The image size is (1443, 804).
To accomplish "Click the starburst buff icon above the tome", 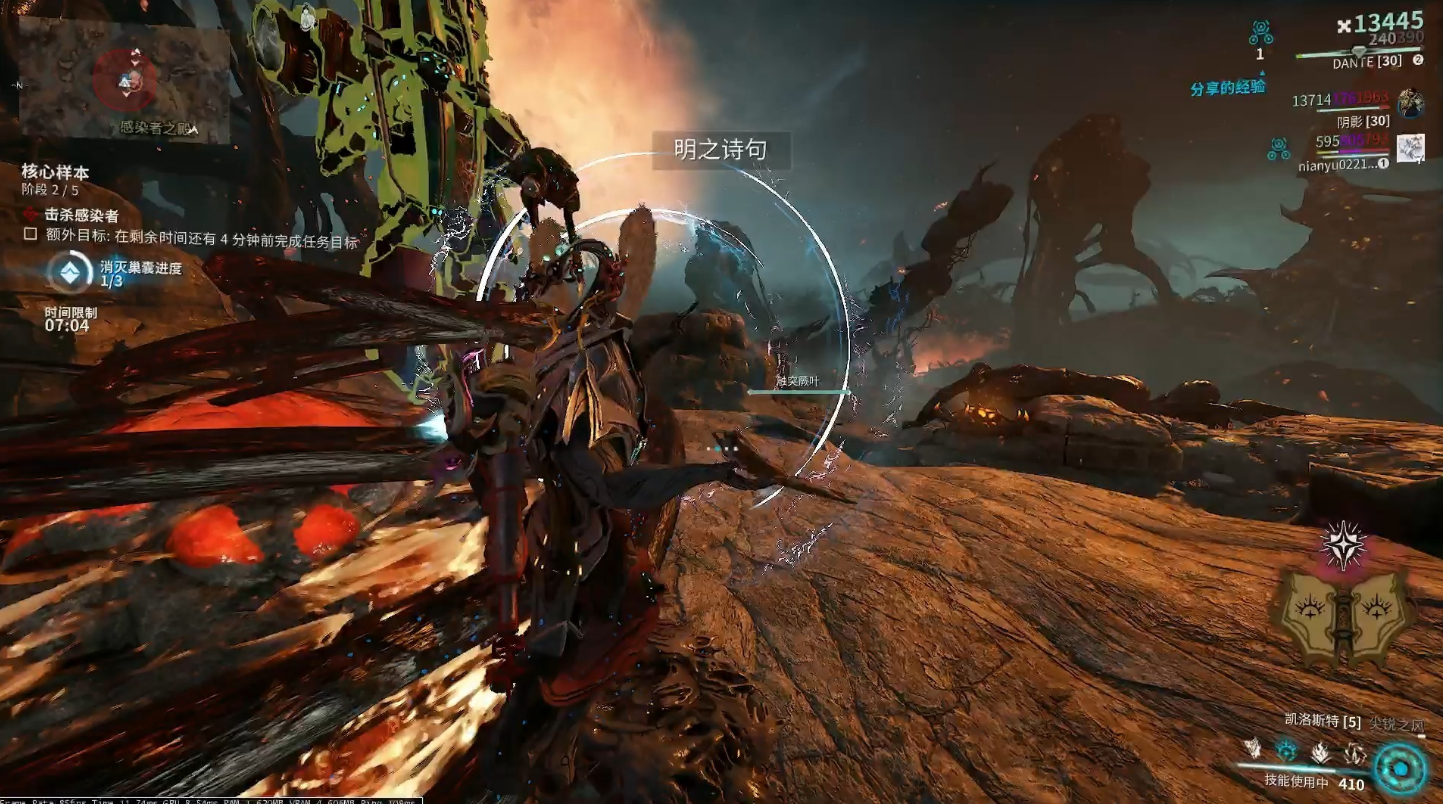I will [1343, 543].
